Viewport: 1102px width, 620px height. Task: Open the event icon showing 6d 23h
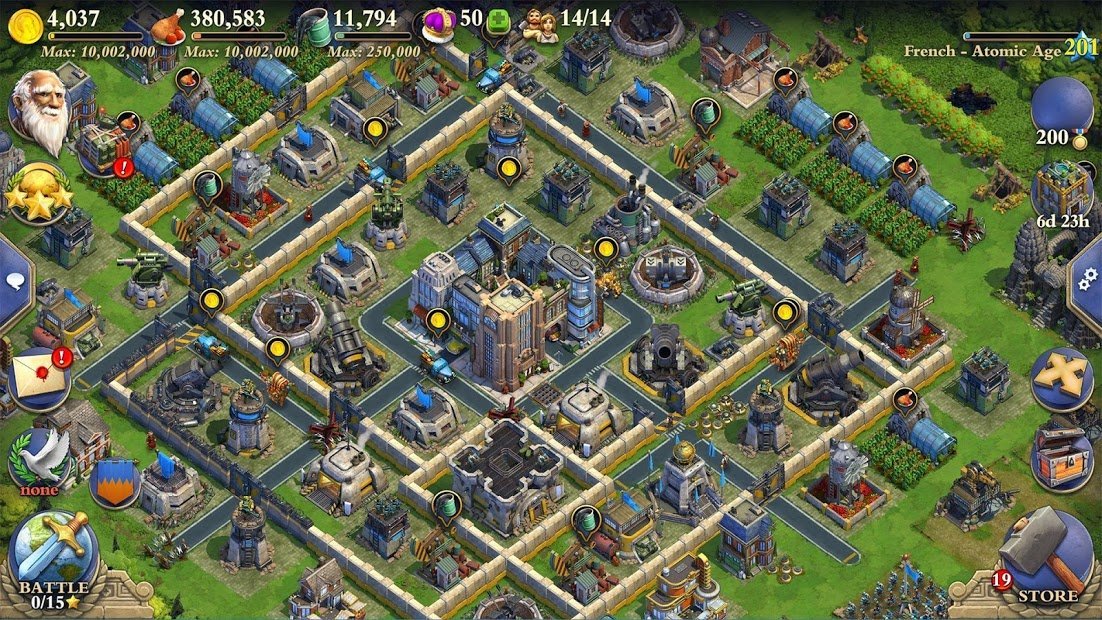pyautogui.click(x=1061, y=192)
